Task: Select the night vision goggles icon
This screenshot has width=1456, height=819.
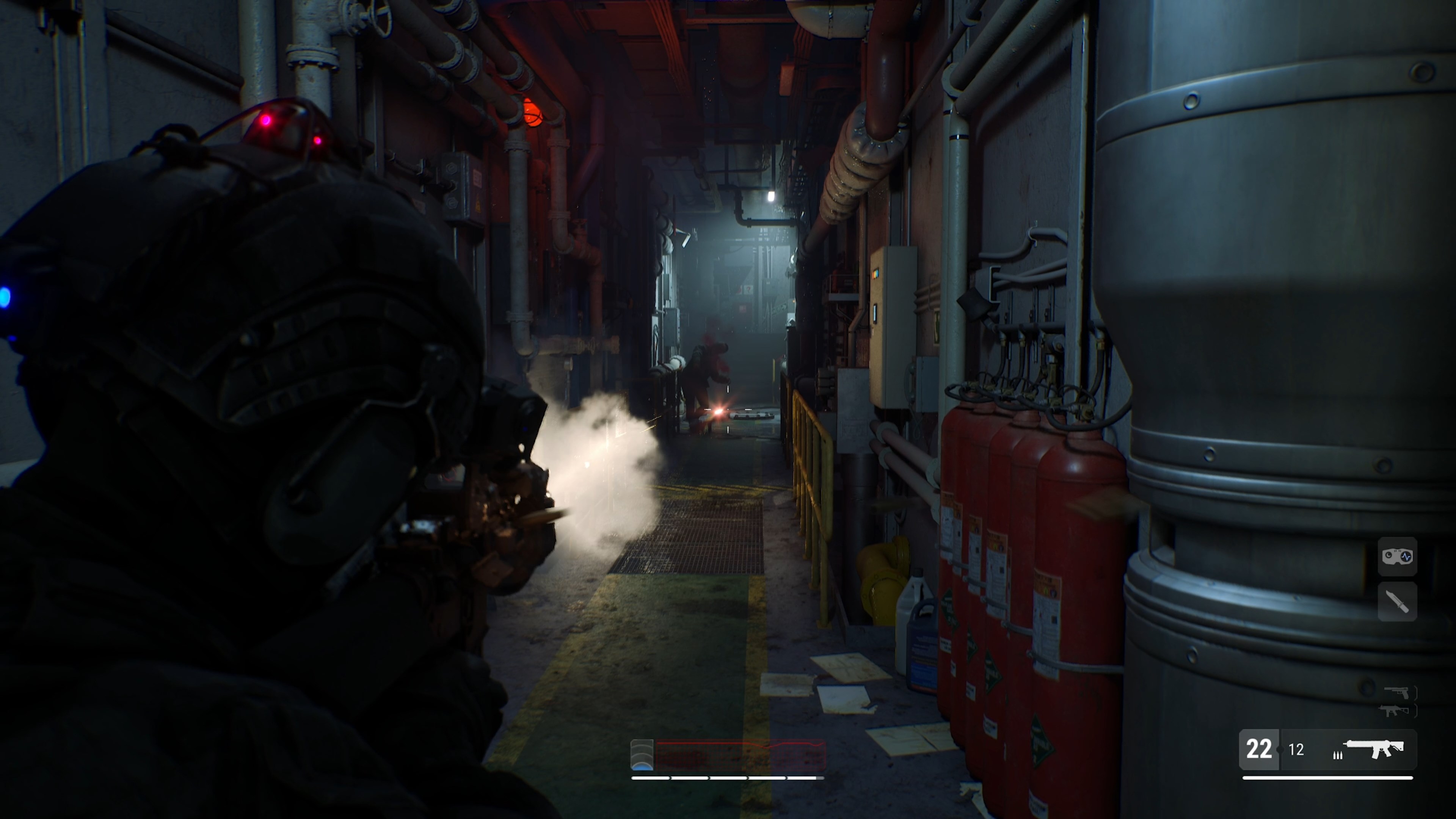Action: (1397, 557)
